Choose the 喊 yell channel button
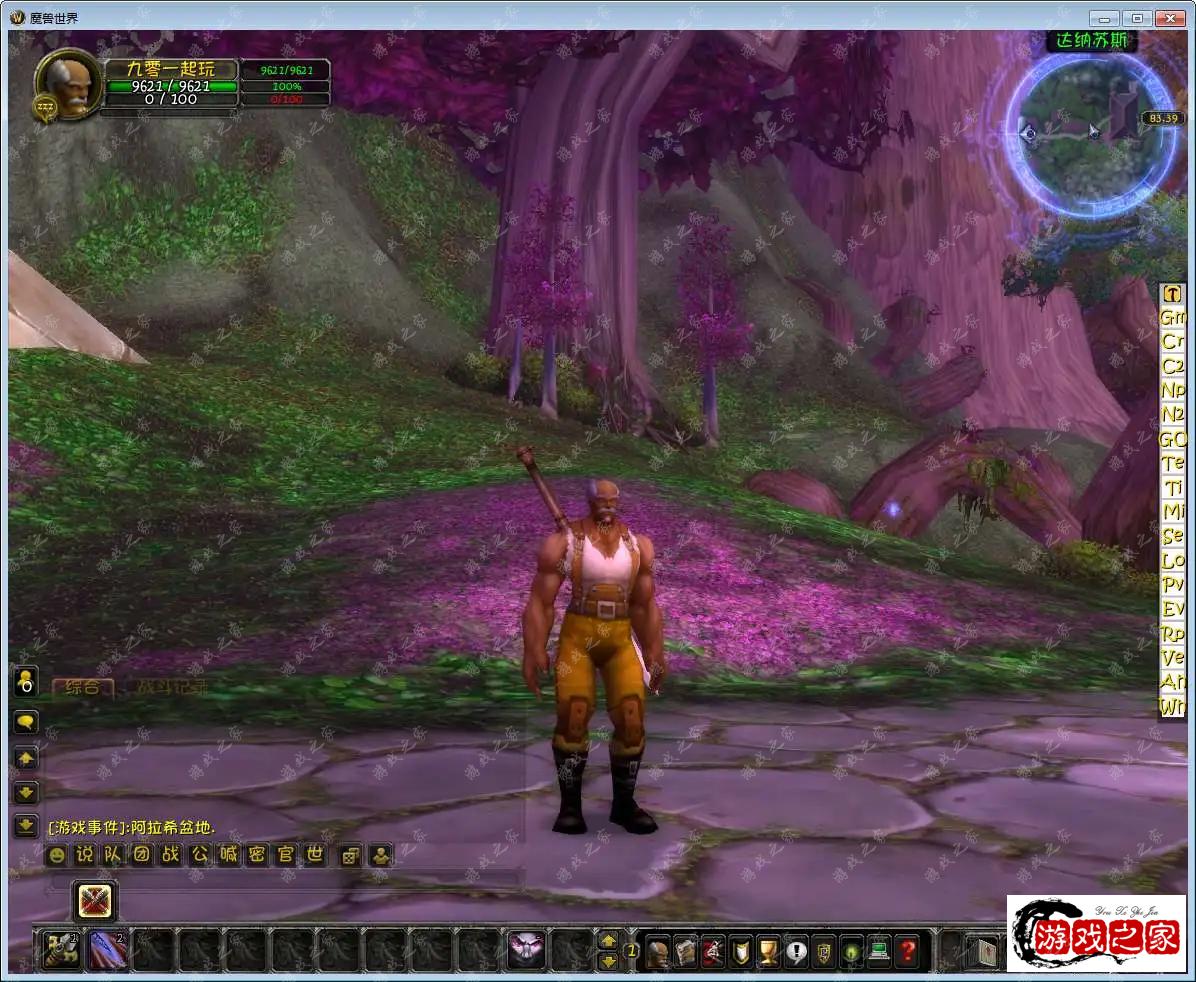1196x982 pixels. tap(229, 855)
